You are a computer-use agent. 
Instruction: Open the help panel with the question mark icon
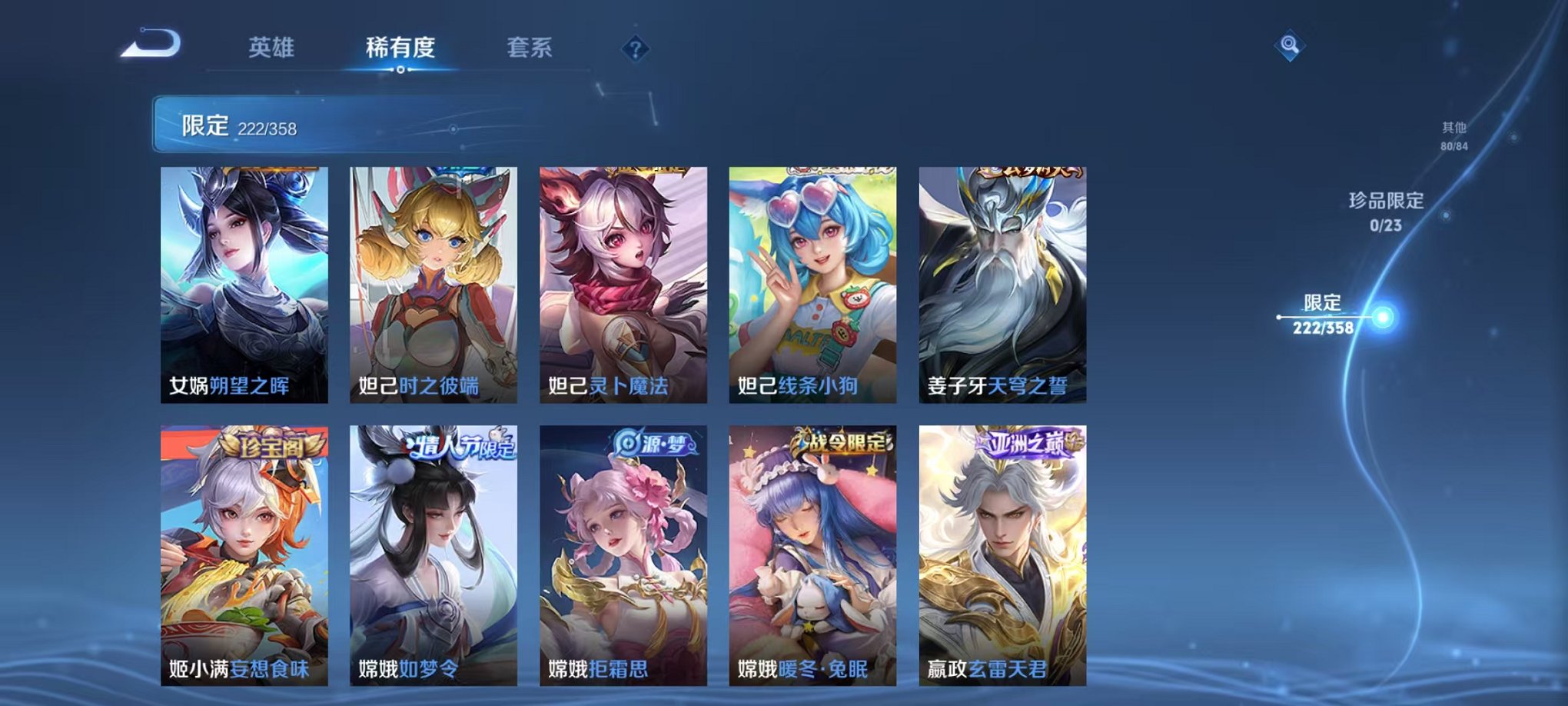pyautogui.click(x=635, y=50)
